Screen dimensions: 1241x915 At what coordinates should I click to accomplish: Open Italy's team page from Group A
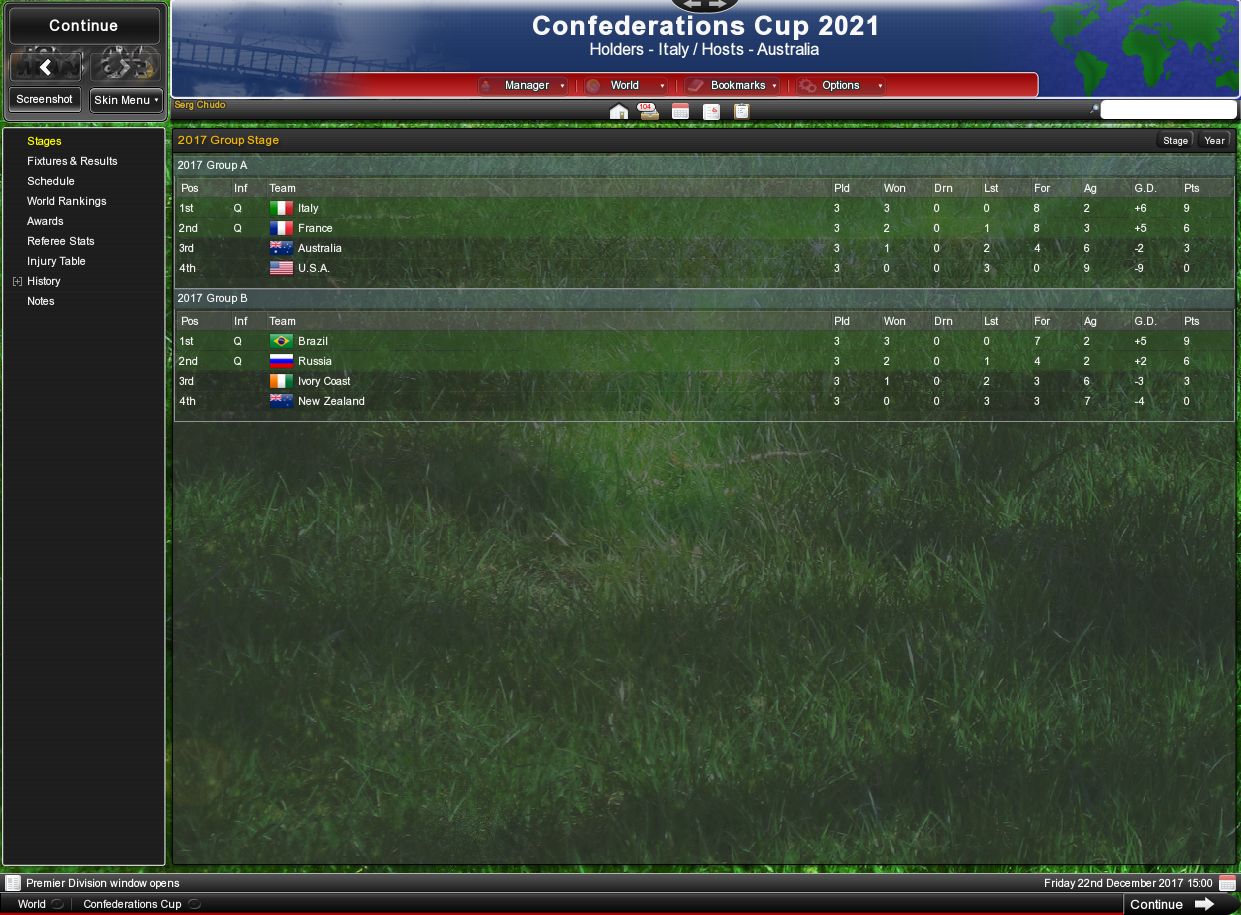tap(308, 208)
